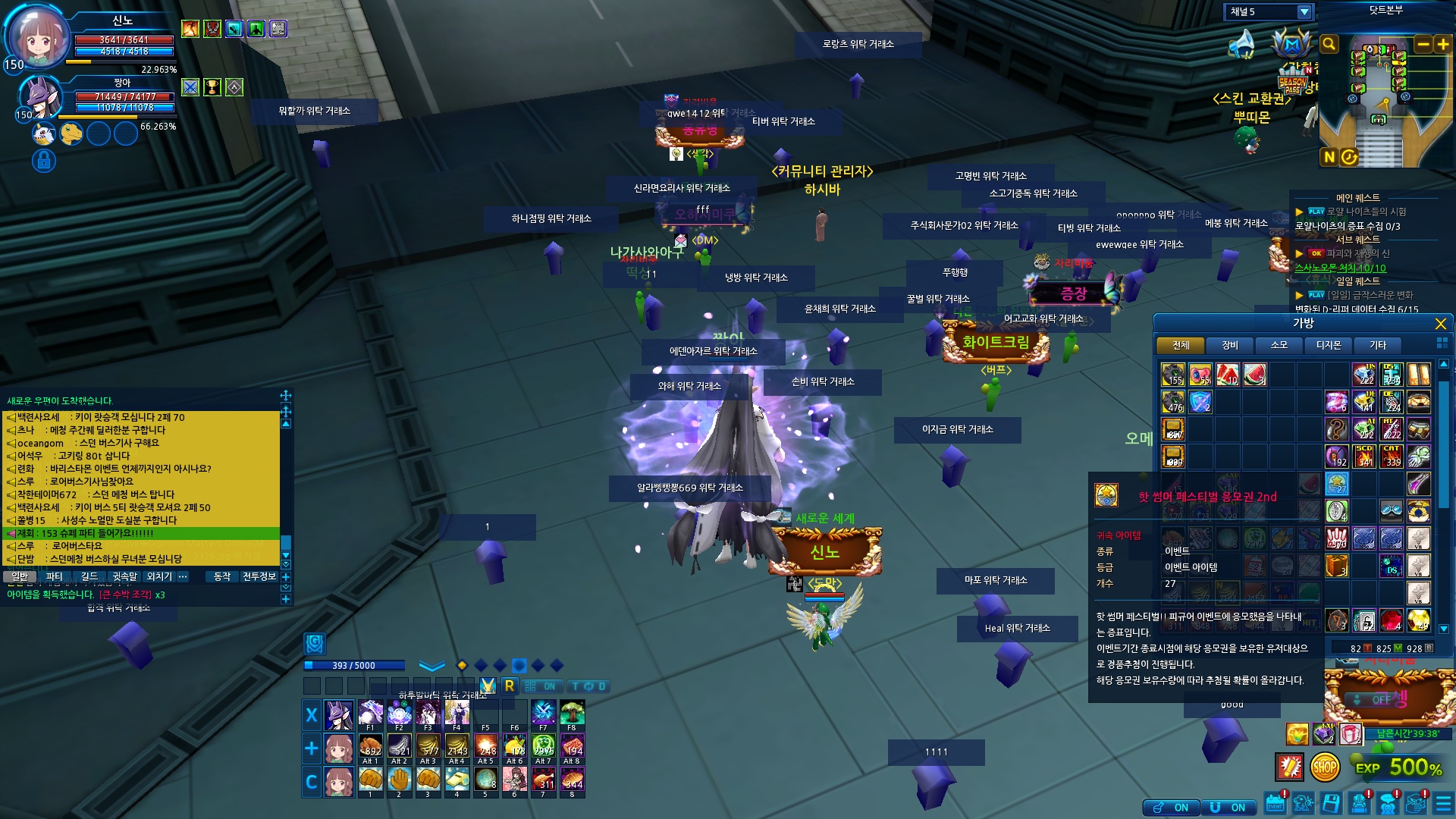Viewport: 1456px width, 819px height.
Task: Switch chat to the 파티 tab
Action: [54, 576]
